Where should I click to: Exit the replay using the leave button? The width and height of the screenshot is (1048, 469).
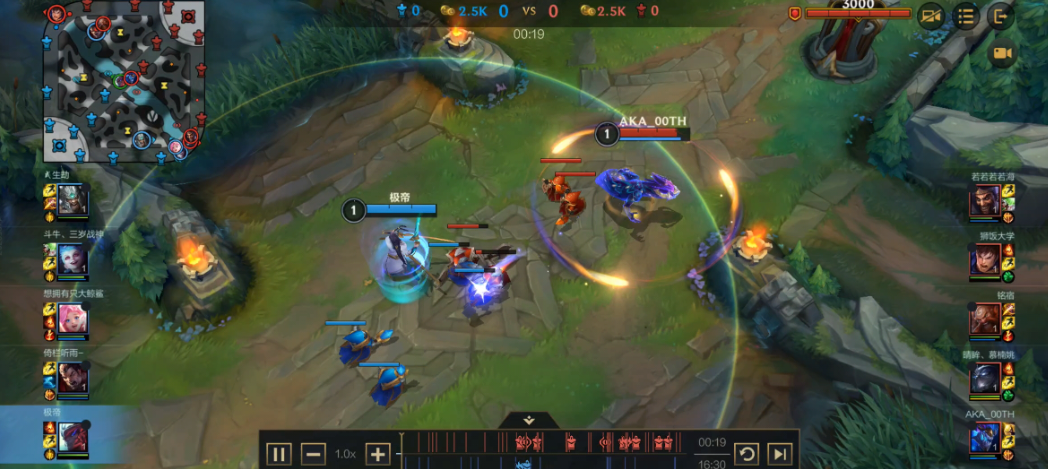pyautogui.click(x=1000, y=16)
